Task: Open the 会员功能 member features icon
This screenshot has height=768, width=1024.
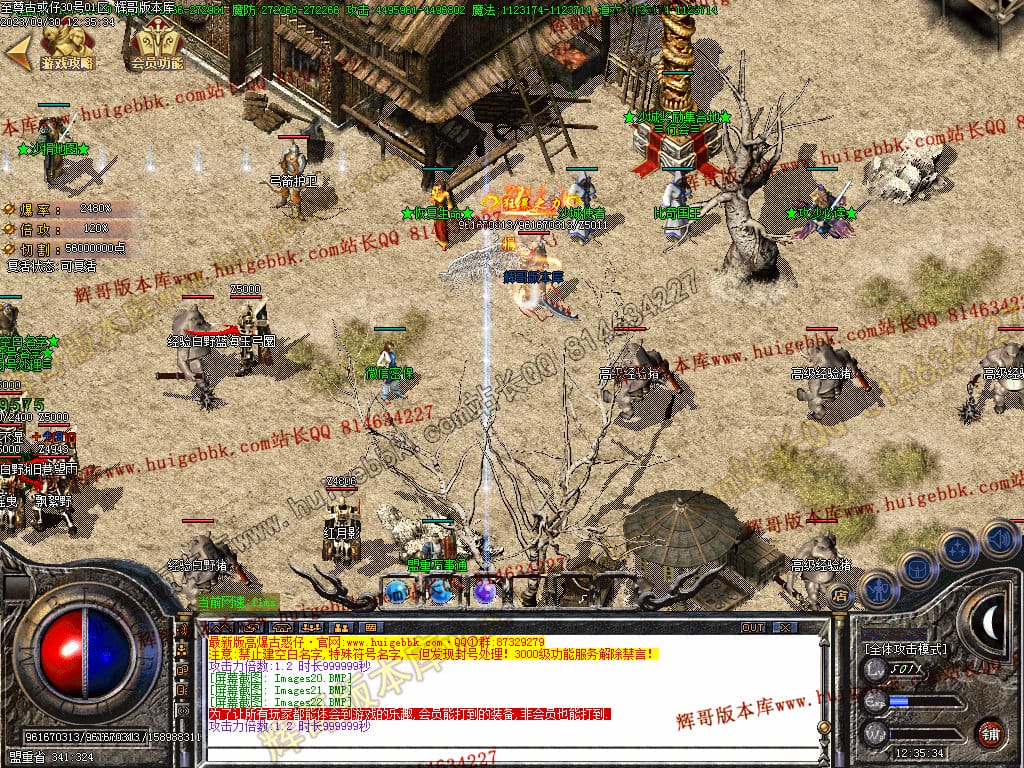Action: point(157,46)
